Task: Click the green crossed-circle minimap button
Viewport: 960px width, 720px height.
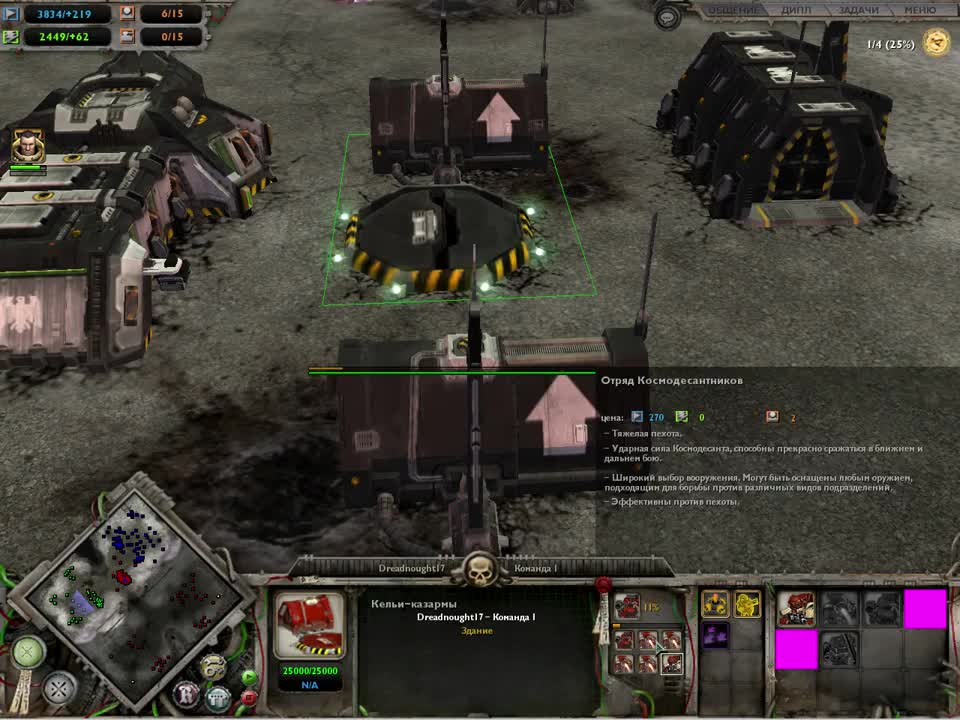Action: pyautogui.click(x=28, y=652)
